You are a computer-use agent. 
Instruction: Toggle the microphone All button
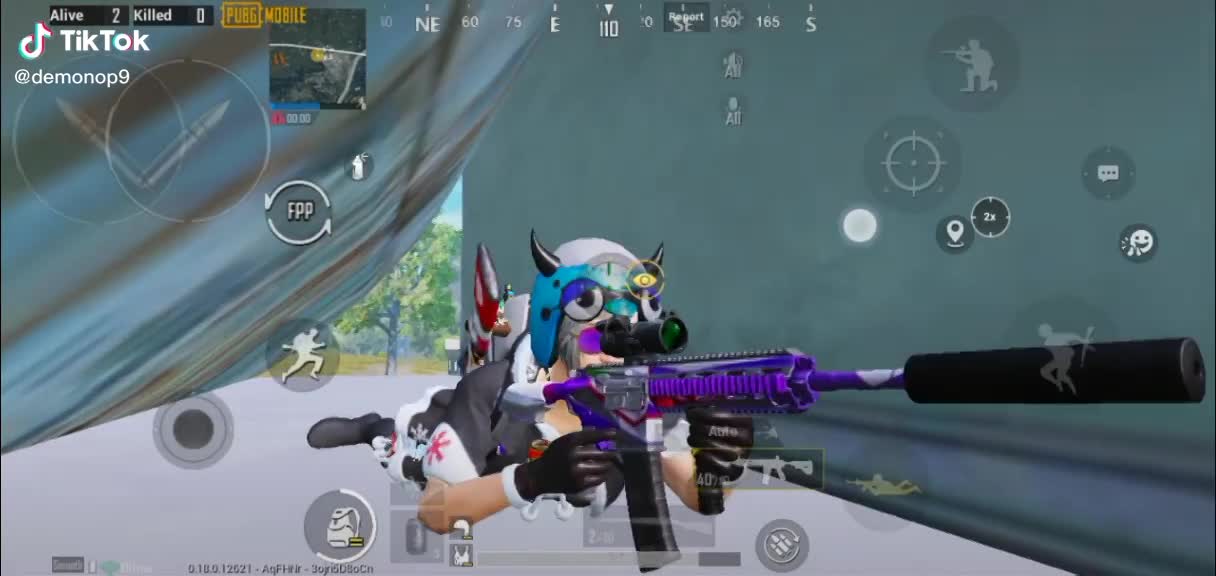click(733, 110)
